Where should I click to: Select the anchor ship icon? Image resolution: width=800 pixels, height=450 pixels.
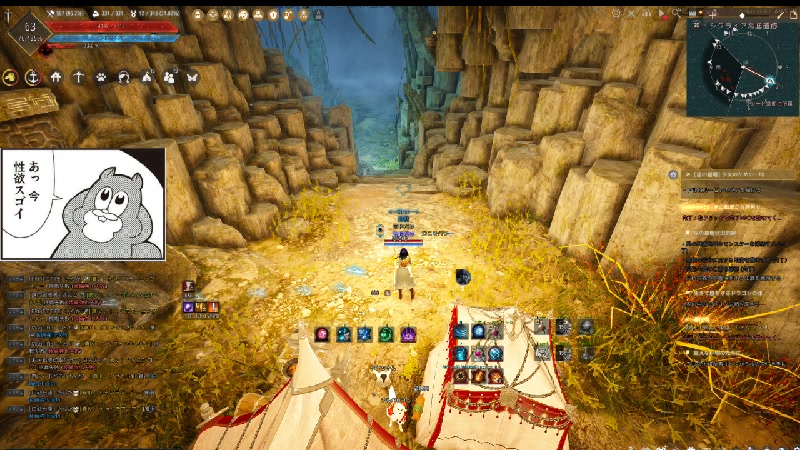point(32,77)
